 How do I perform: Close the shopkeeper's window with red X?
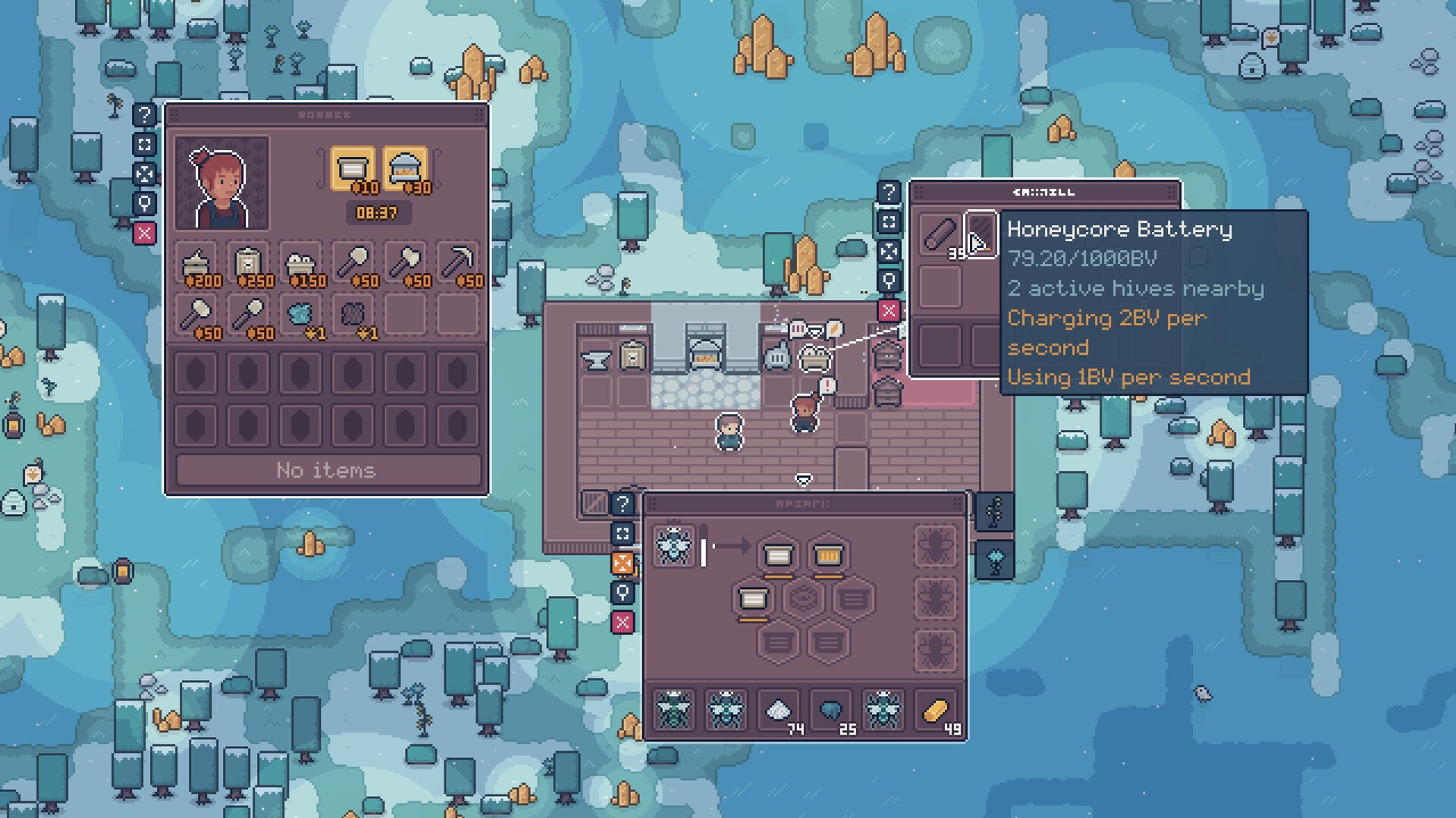(144, 233)
